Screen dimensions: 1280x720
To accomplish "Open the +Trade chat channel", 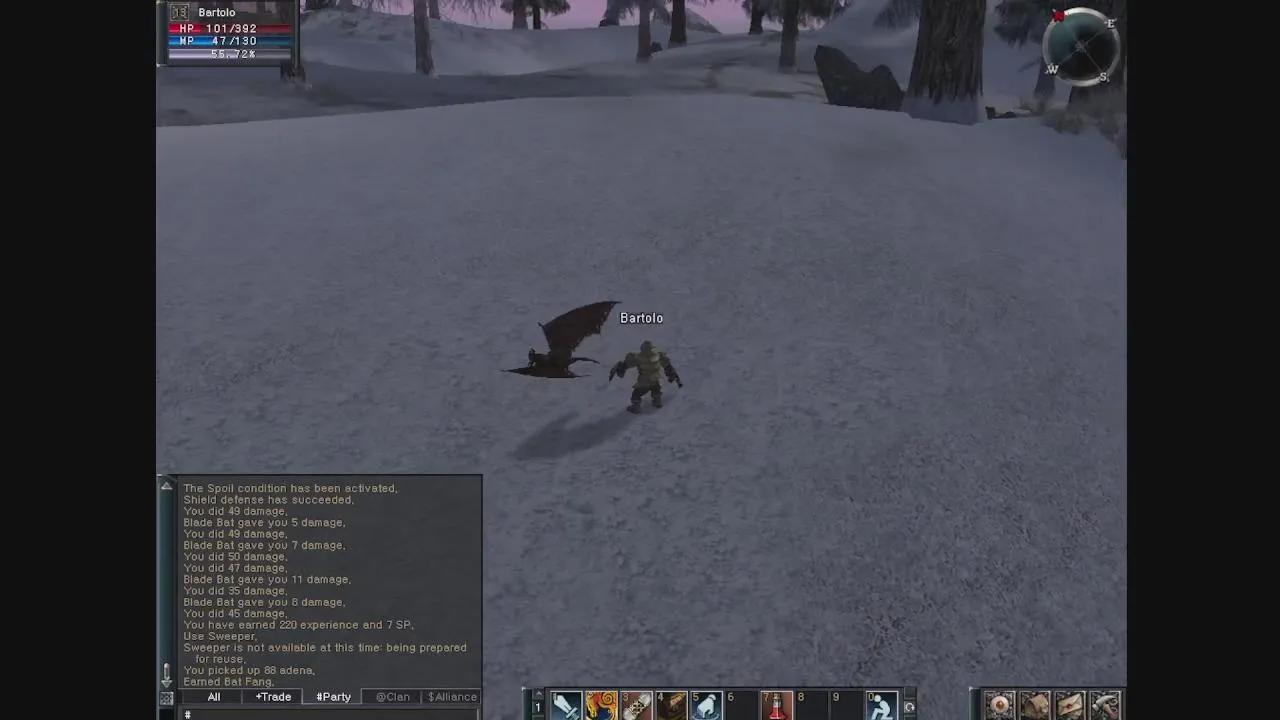I will (x=272, y=696).
